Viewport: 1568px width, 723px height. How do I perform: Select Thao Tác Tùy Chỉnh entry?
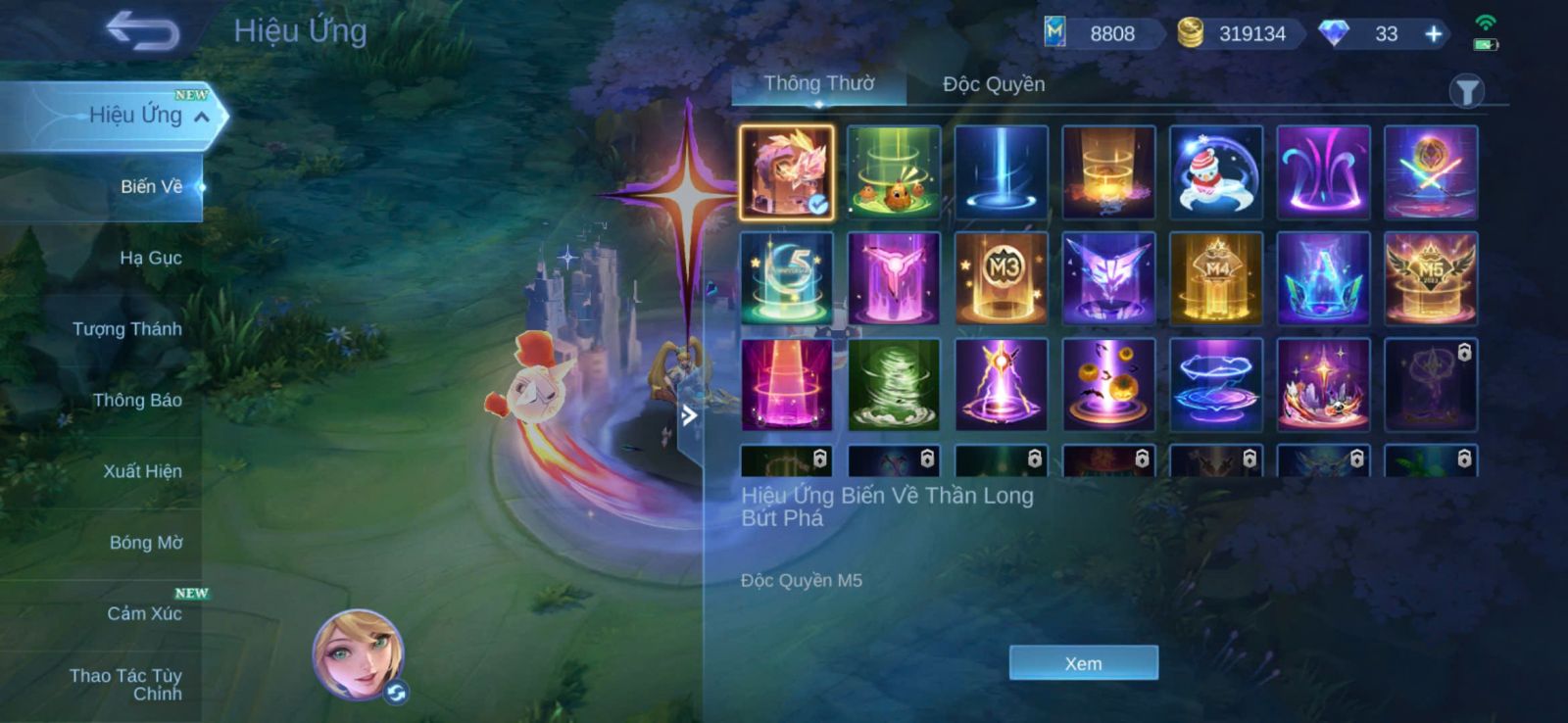click(127, 684)
